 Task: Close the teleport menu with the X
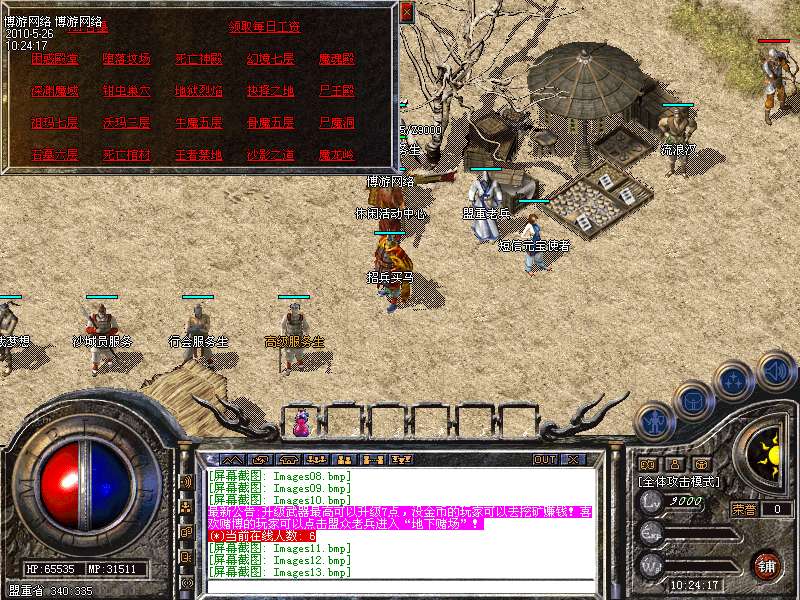coord(406,13)
